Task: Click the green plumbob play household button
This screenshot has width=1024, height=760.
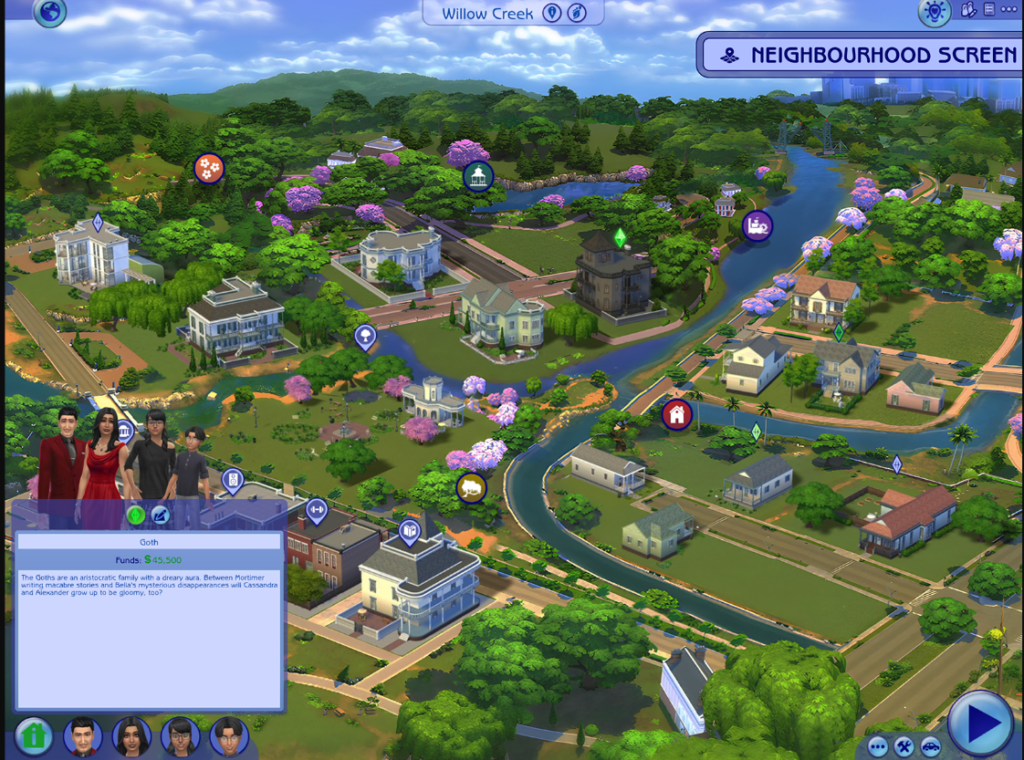Action: [x=135, y=515]
